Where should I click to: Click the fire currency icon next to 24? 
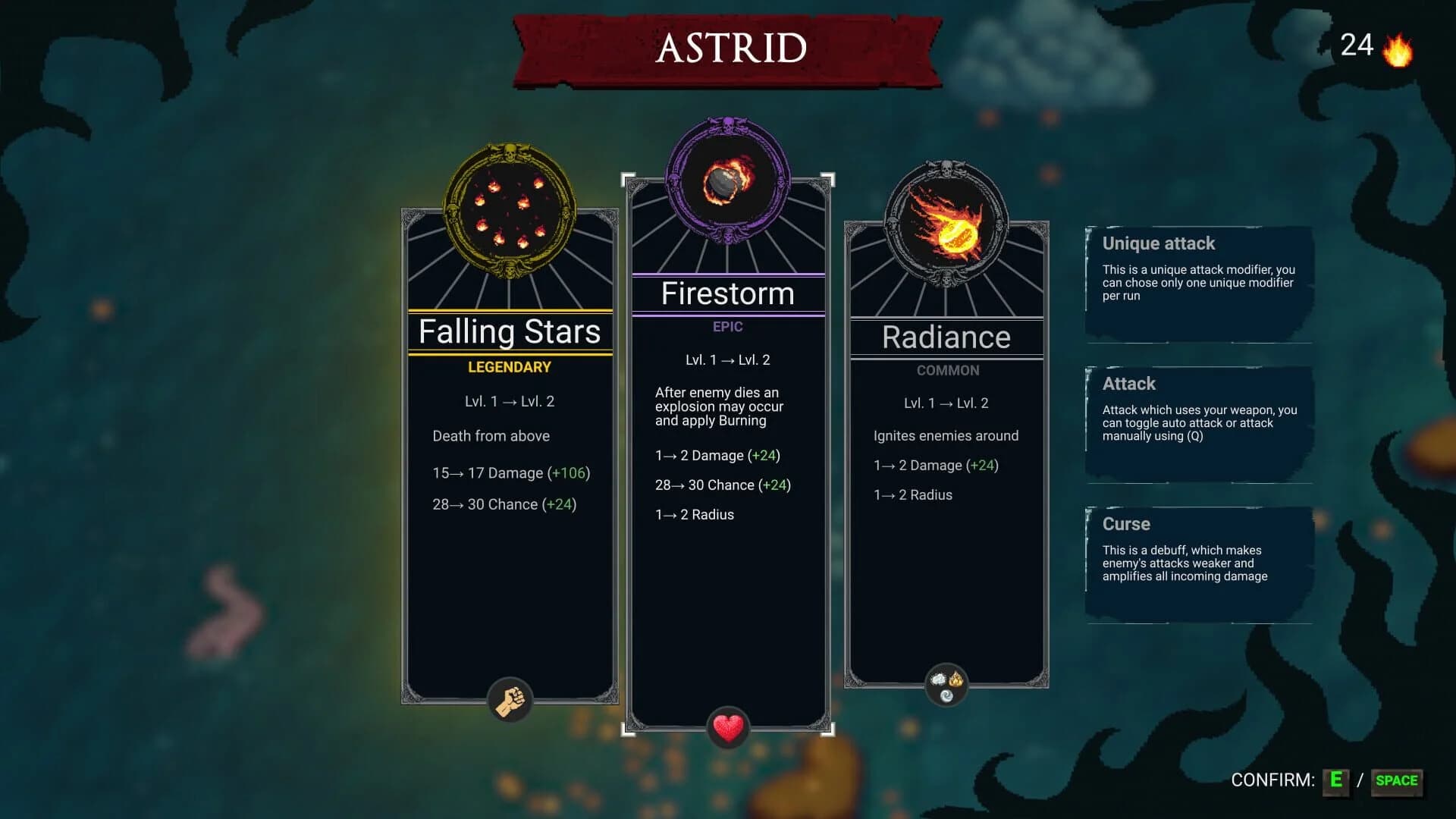[1398, 45]
